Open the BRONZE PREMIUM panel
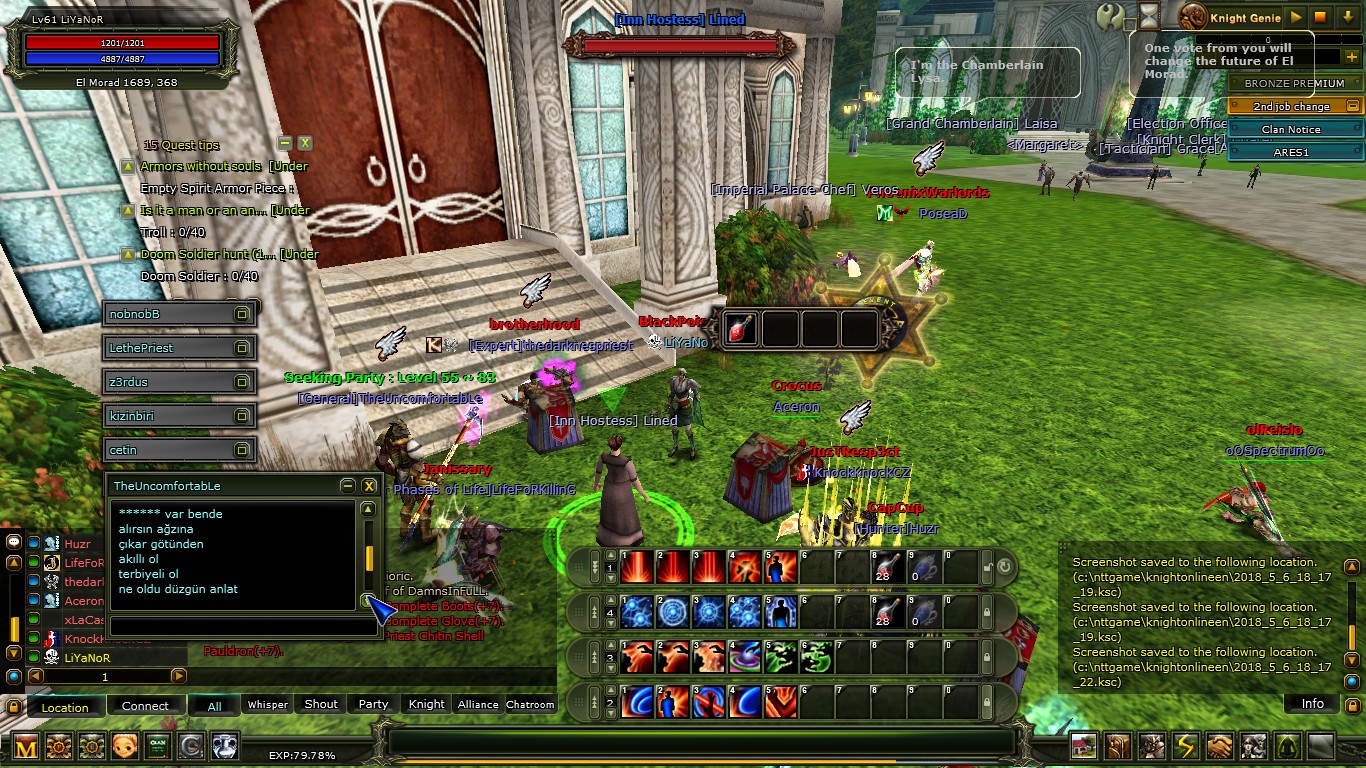 [1294, 84]
